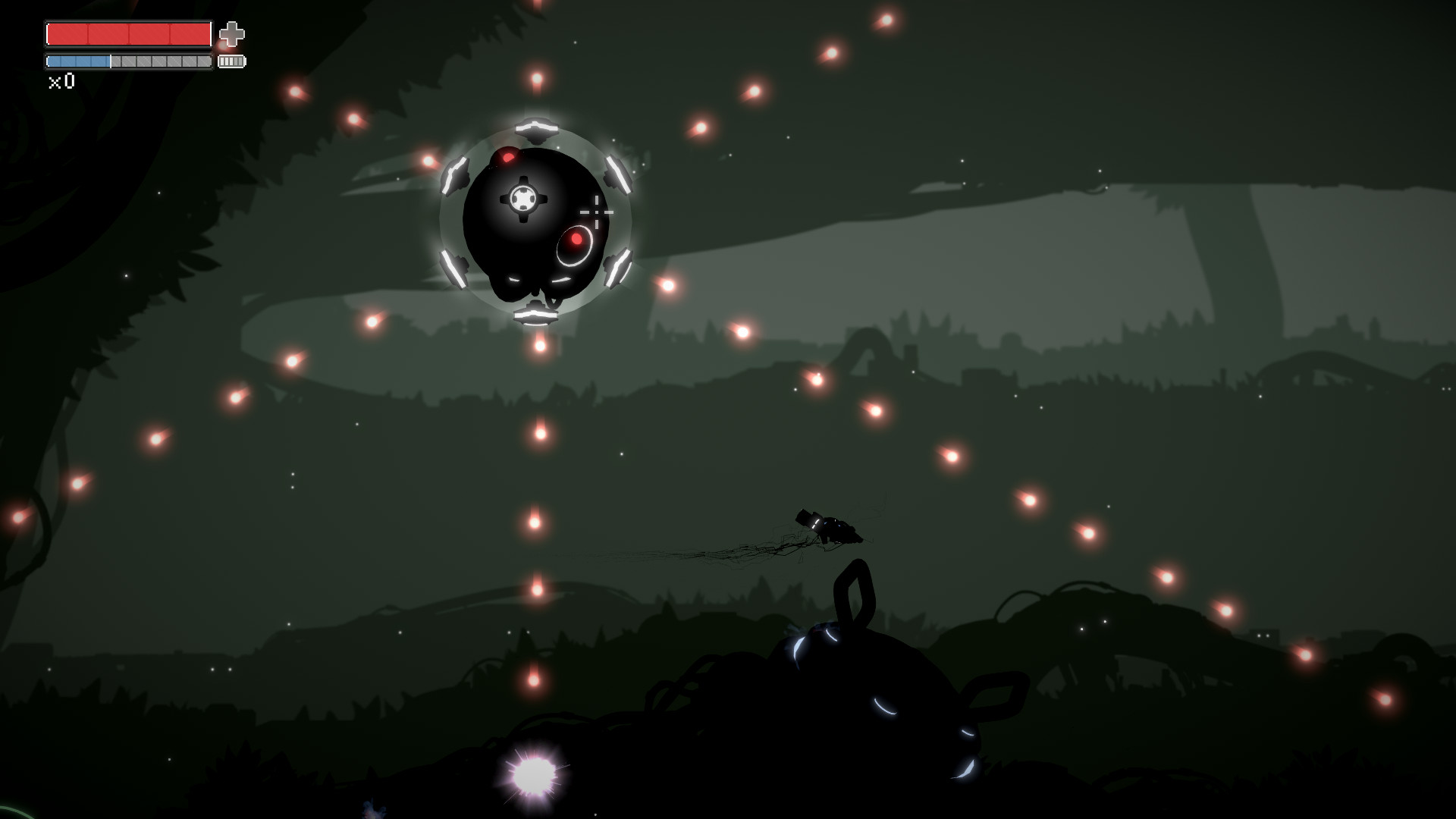Screen dimensions: 1456x819
Task: Click the small red dot on boss's head
Action: [x=507, y=156]
